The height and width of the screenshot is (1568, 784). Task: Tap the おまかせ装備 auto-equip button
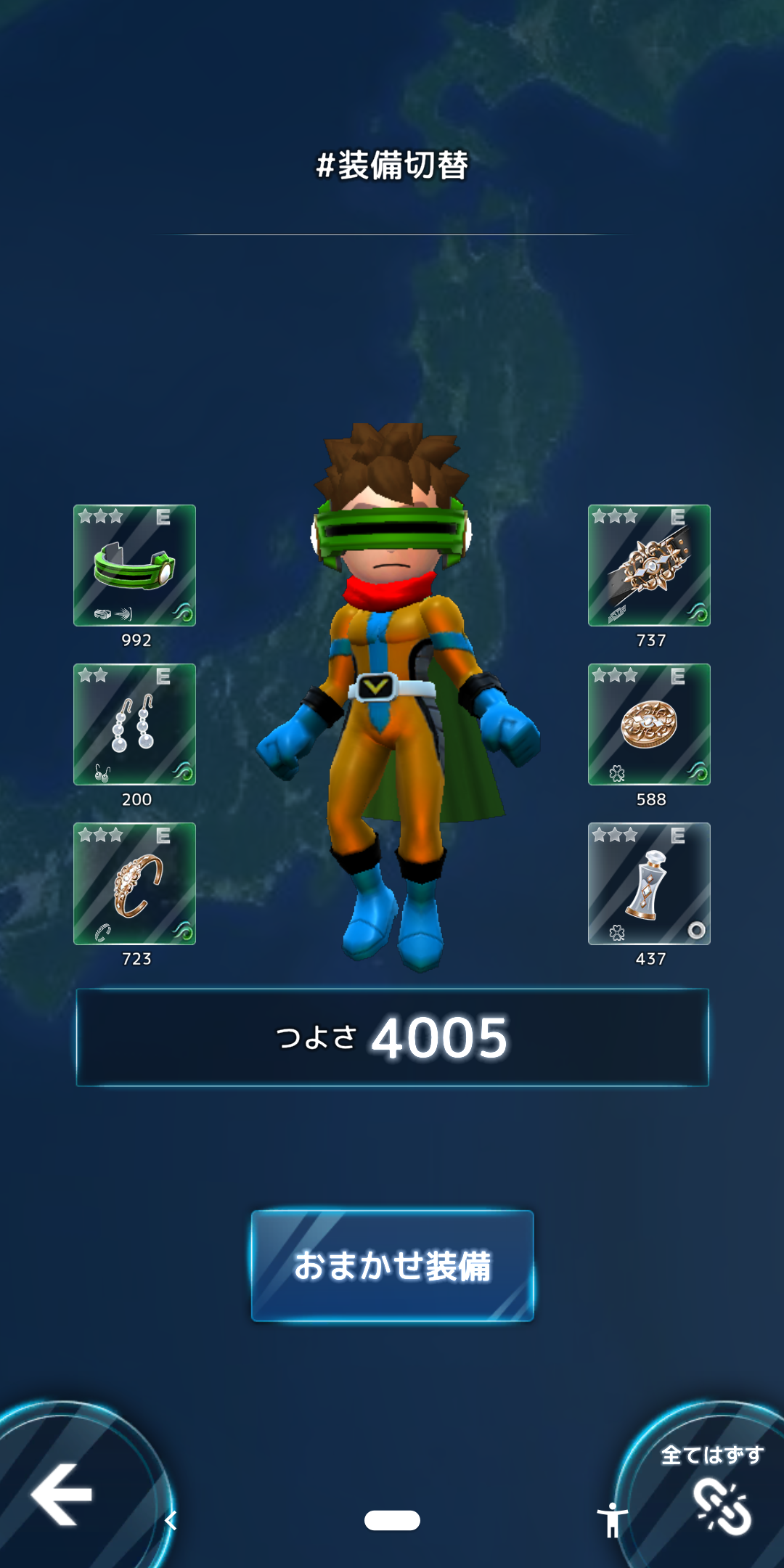pos(392,1265)
